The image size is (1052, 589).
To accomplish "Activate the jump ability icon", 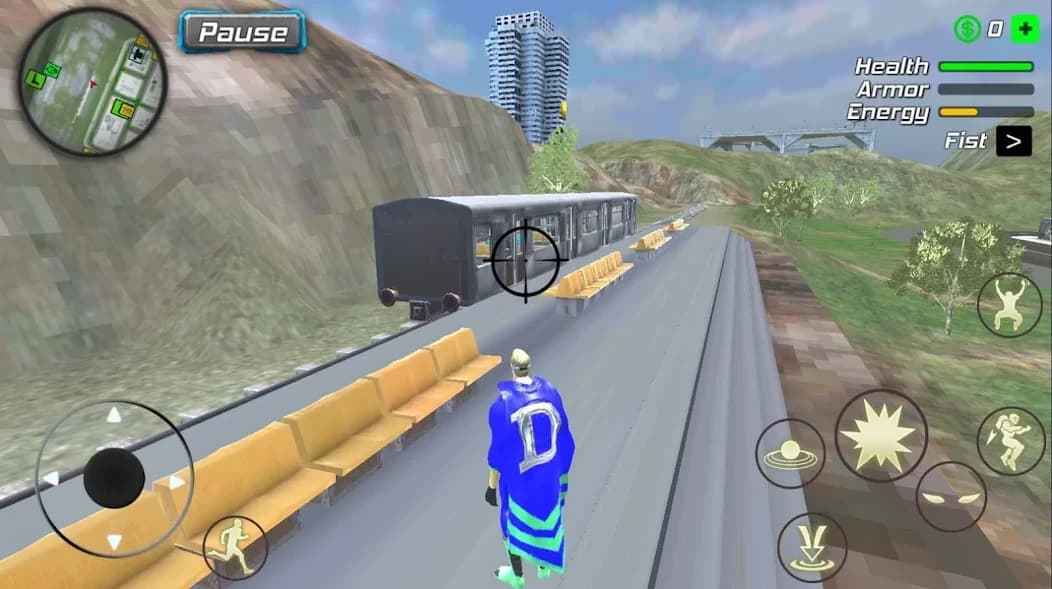I will tap(1009, 304).
